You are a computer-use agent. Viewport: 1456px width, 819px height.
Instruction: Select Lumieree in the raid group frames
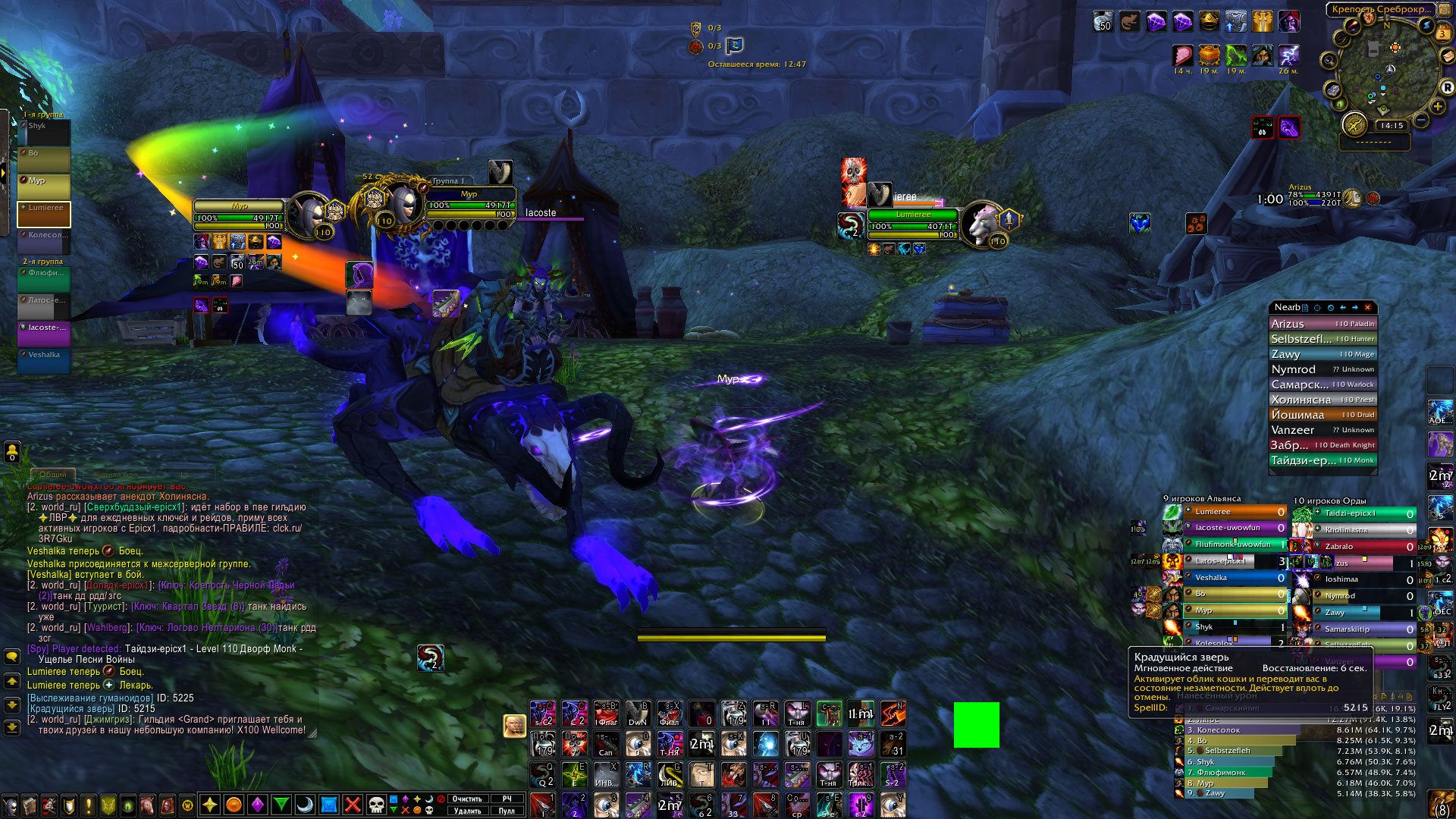coord(45,214)
